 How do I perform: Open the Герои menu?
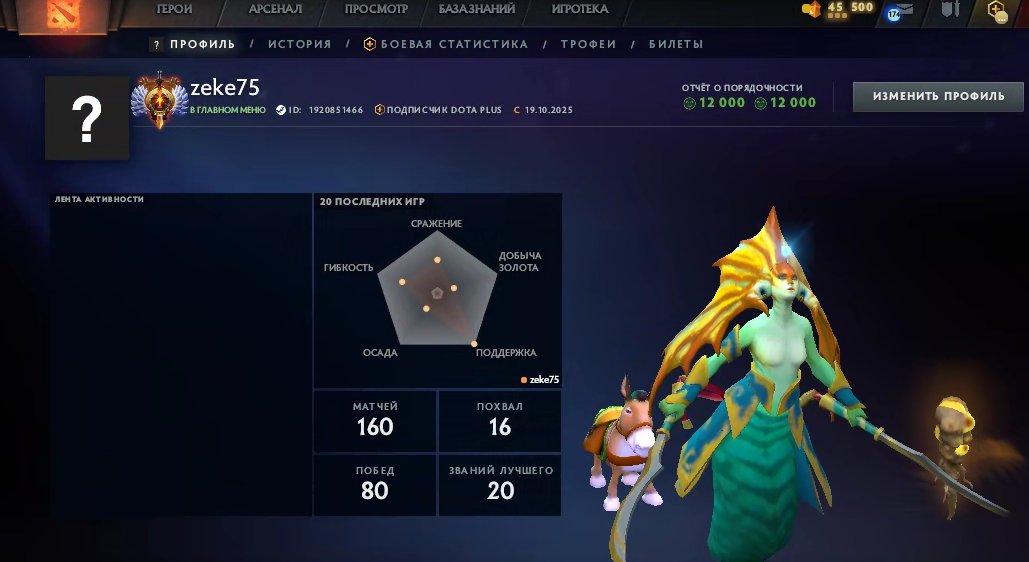tap(174, 9)
